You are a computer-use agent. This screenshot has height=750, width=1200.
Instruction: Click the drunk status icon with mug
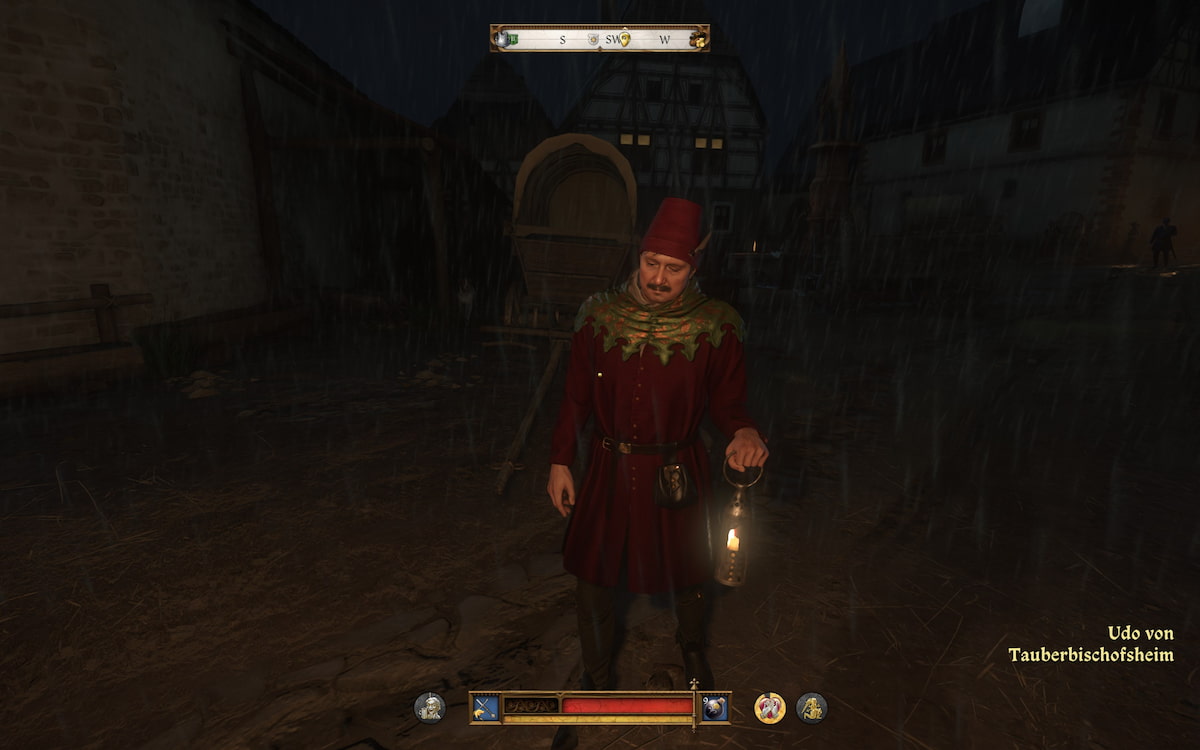click(x=430, y=707)
